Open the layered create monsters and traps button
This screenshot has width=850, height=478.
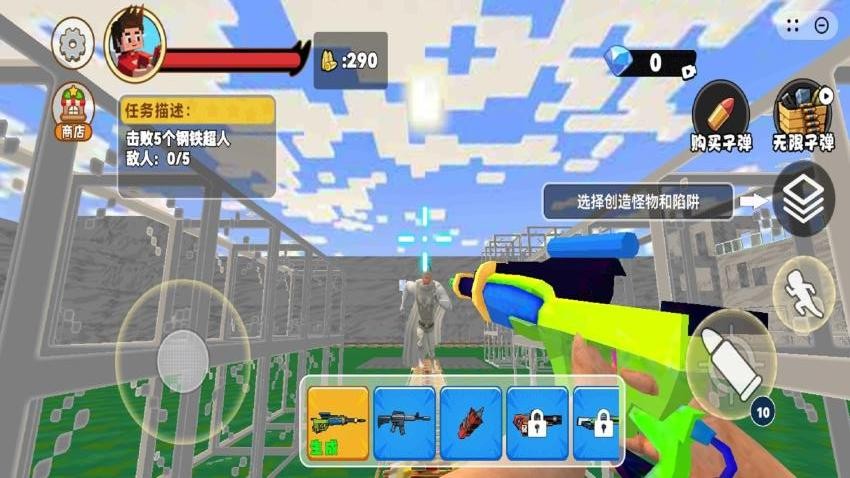pyautogui.click(x=803, y=200)
